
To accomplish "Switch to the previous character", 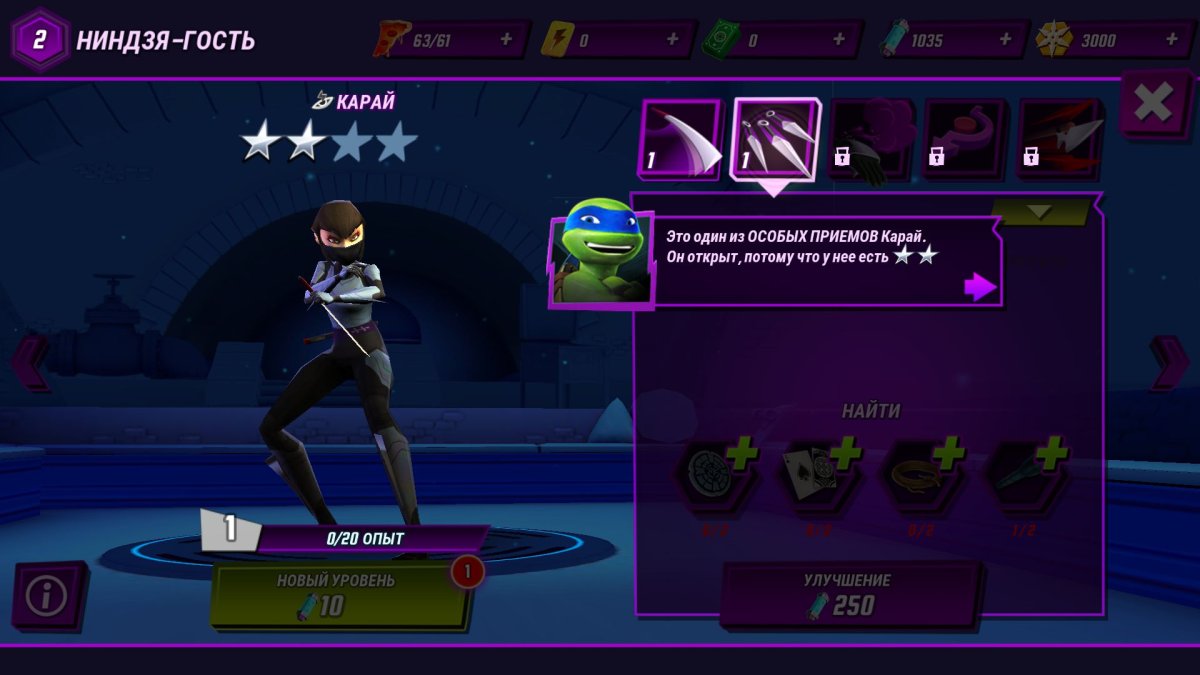I will 28,362.
